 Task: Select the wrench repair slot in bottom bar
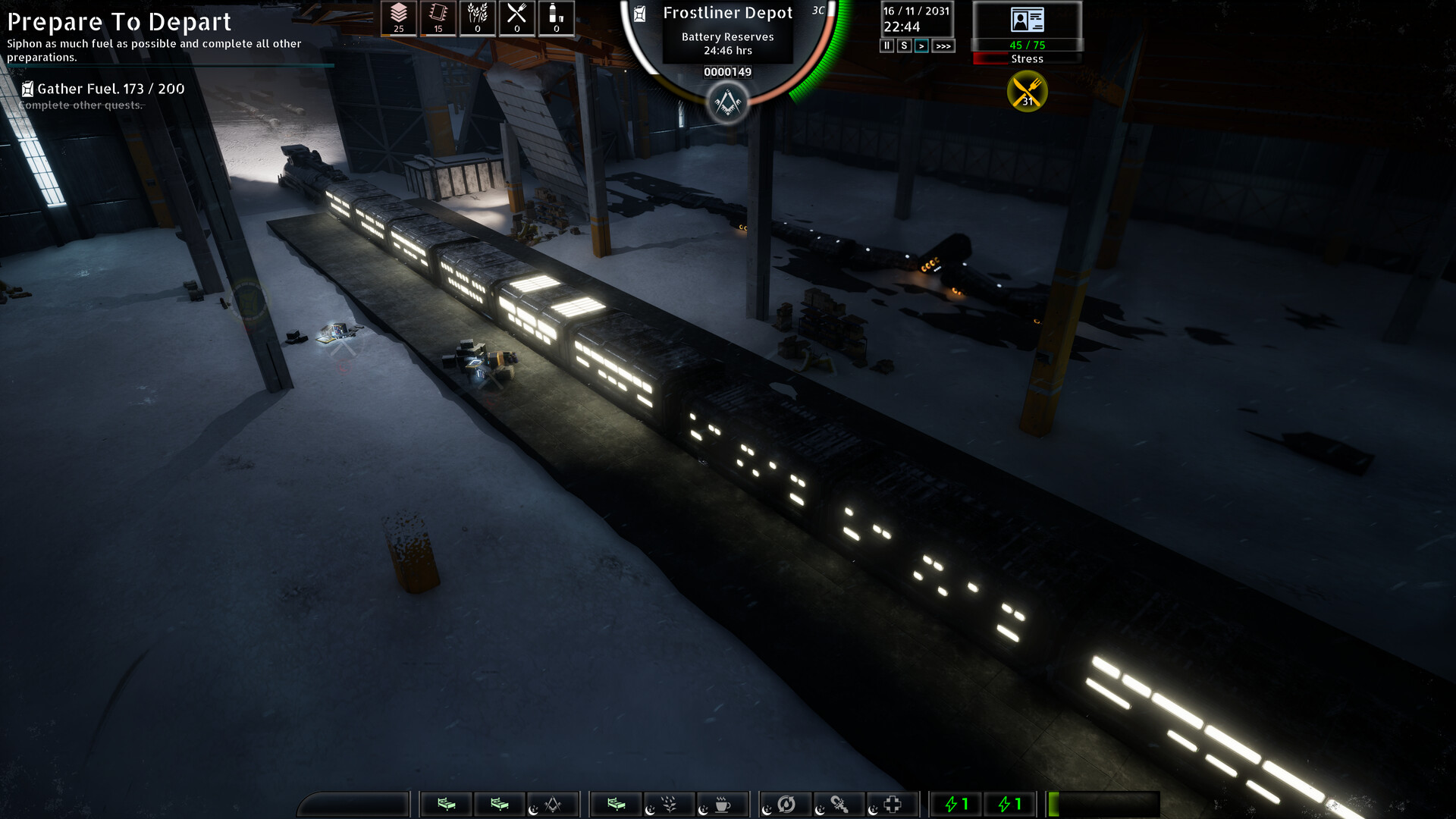(839, 805)
